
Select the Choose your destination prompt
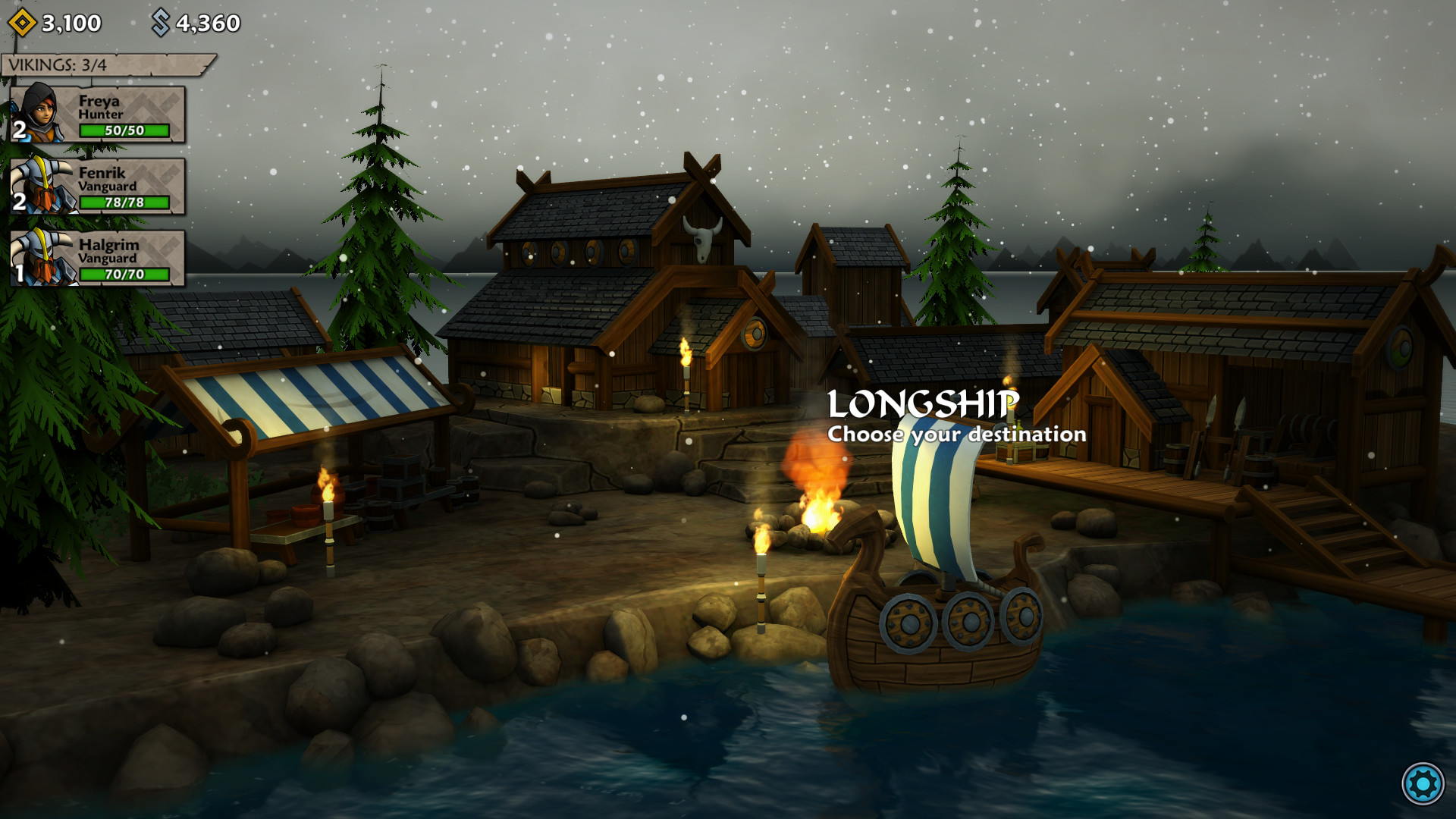click(x=957, y=435)
